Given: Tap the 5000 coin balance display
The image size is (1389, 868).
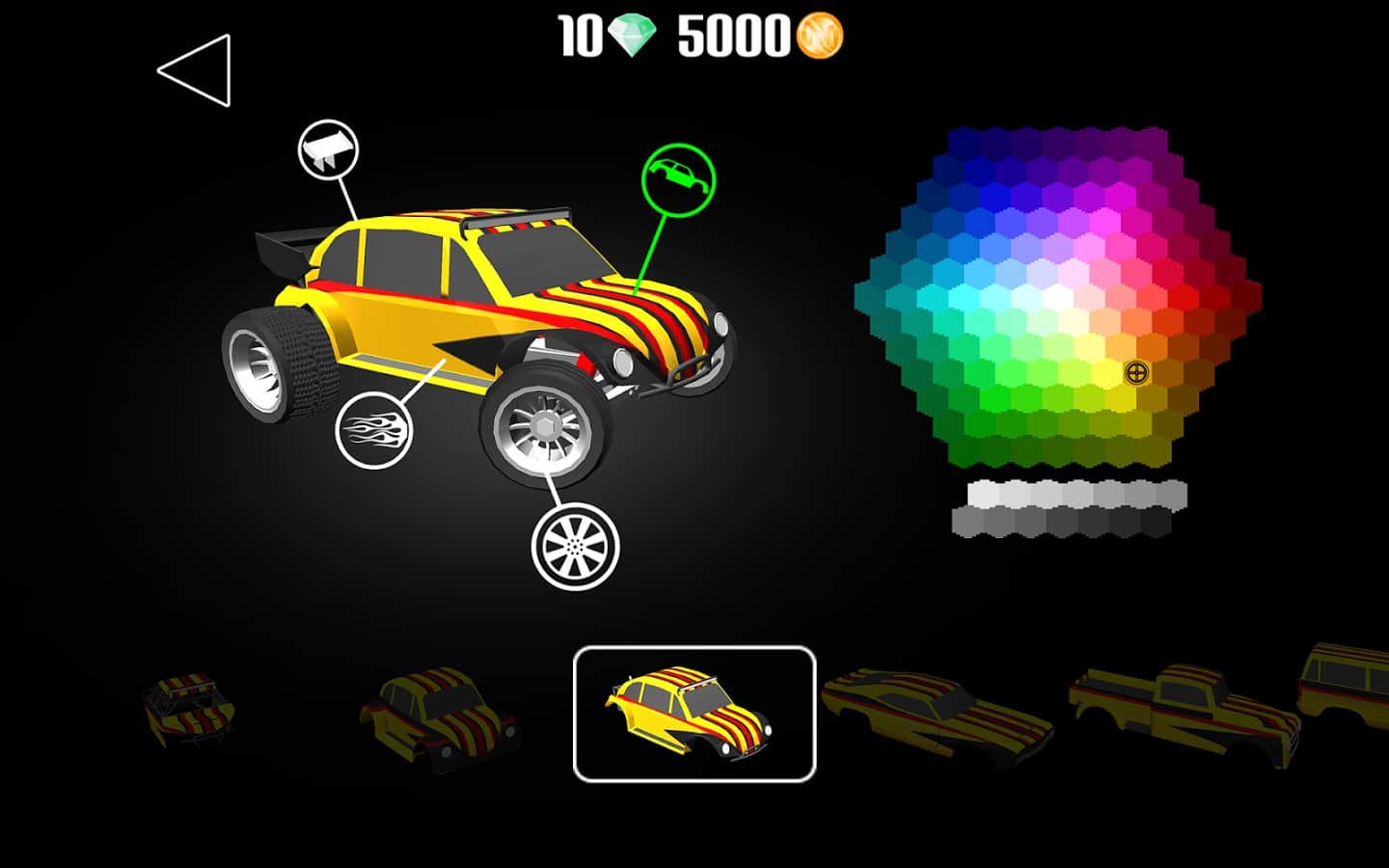Looking at the screenshot, I should (733, 37).
